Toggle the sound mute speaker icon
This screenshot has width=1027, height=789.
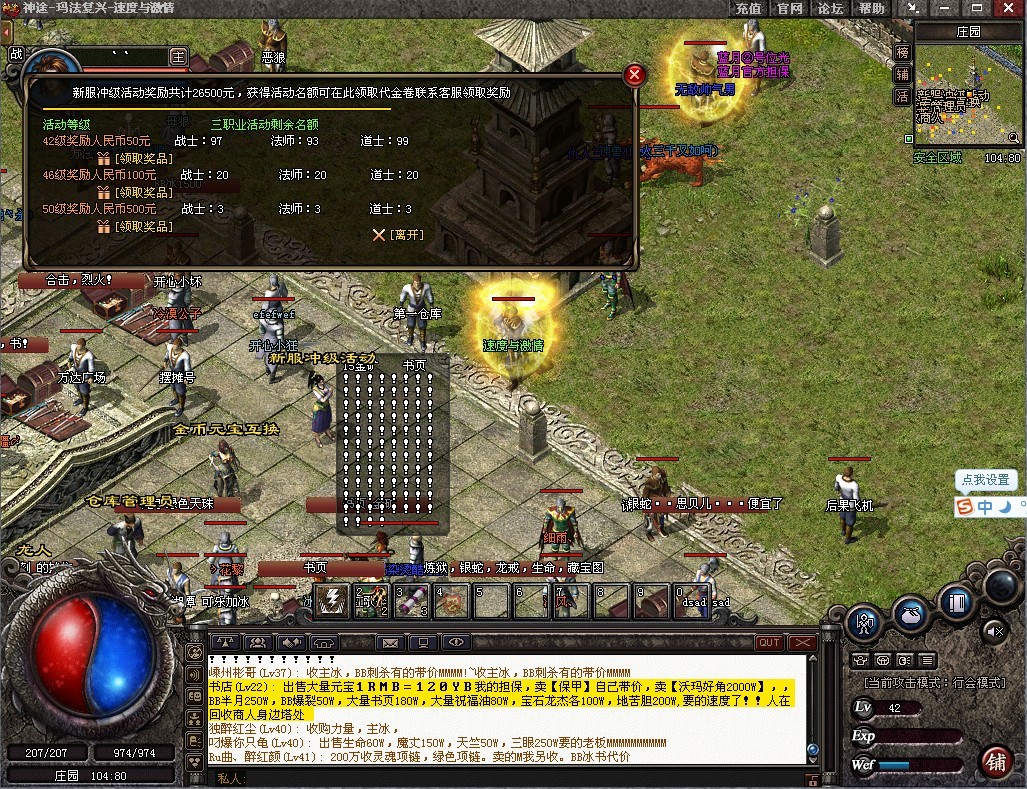[x=994, y=631]
